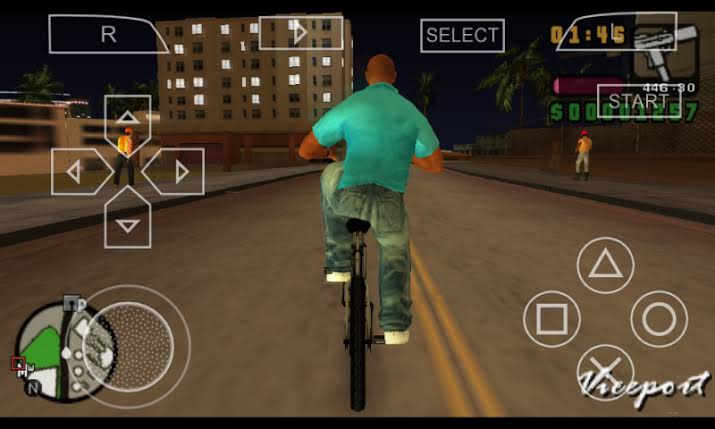This screenshot has height=429, width=715.
Task: Tap the square action button
Action: coord(552,319)
